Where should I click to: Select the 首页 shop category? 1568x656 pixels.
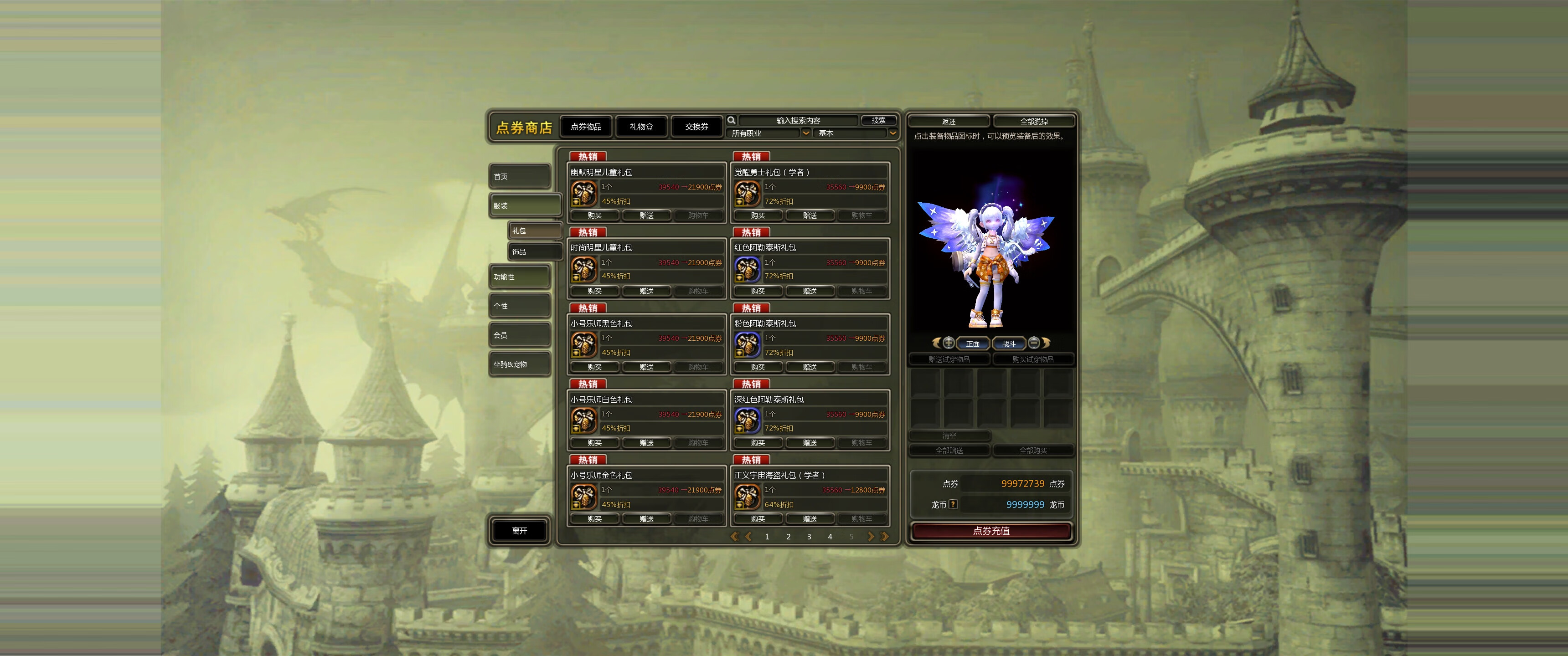(520, 176)
